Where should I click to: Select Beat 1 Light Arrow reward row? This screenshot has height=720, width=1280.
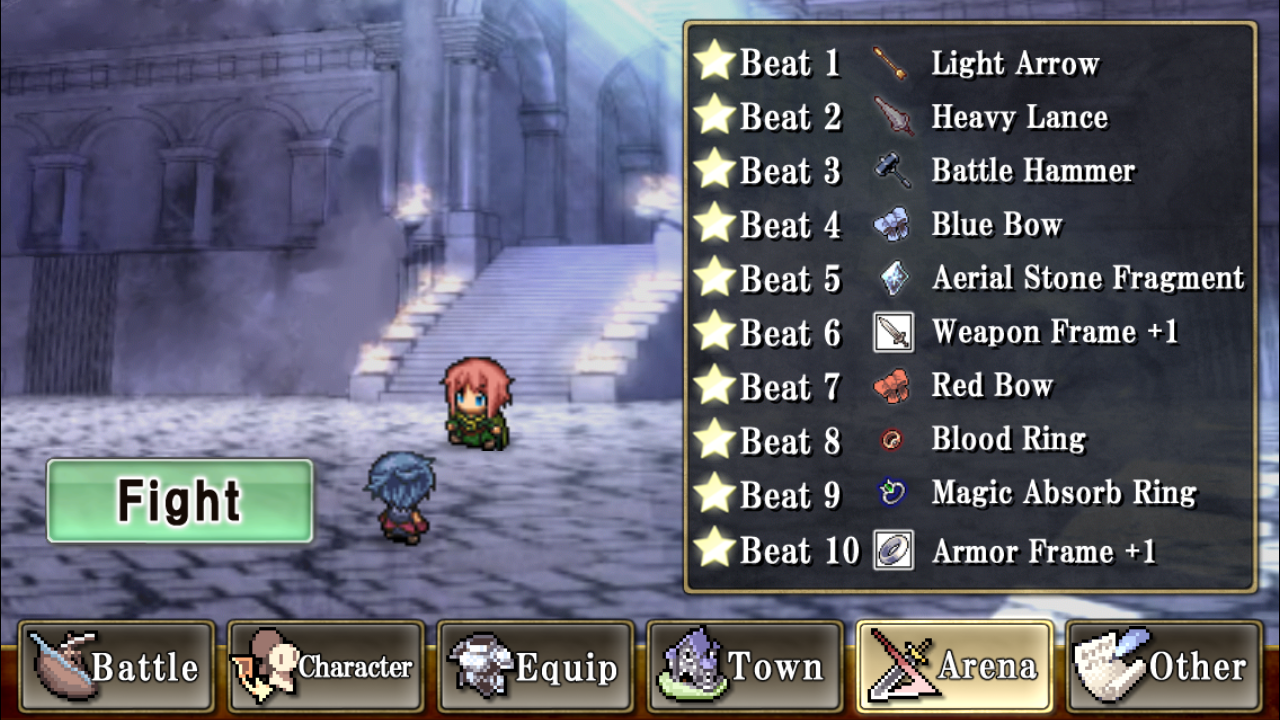point(969,63)
